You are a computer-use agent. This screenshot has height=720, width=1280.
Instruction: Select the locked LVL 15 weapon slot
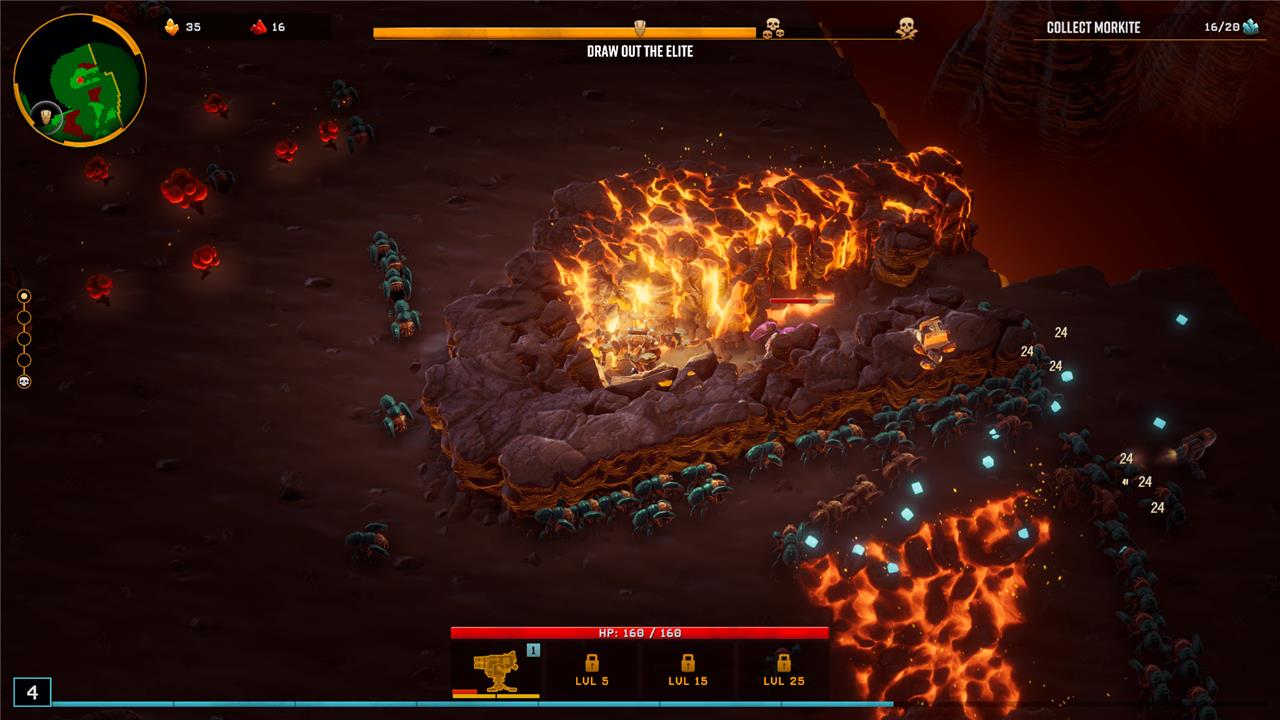pos(688,670)
